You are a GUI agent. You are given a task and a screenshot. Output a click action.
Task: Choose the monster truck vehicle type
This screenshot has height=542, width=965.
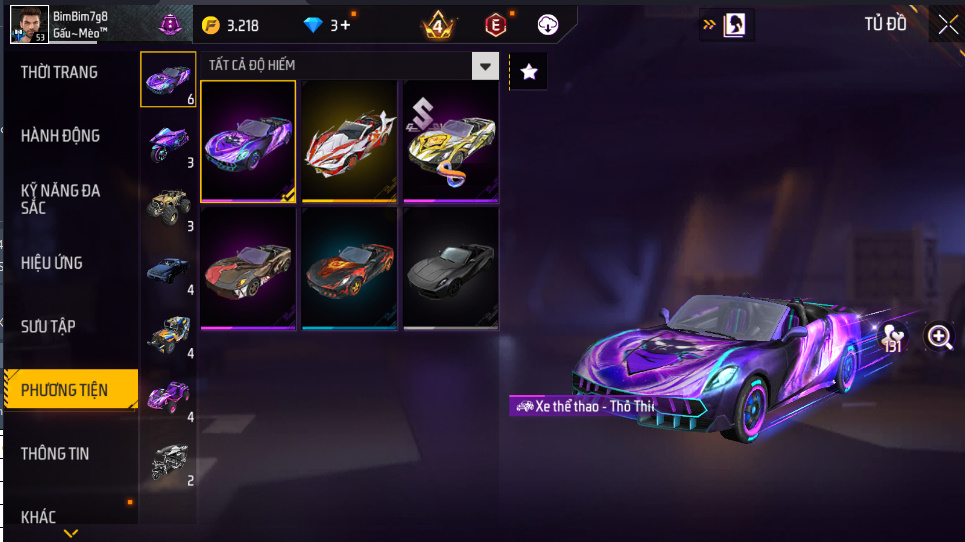click(x=166, y=205)
